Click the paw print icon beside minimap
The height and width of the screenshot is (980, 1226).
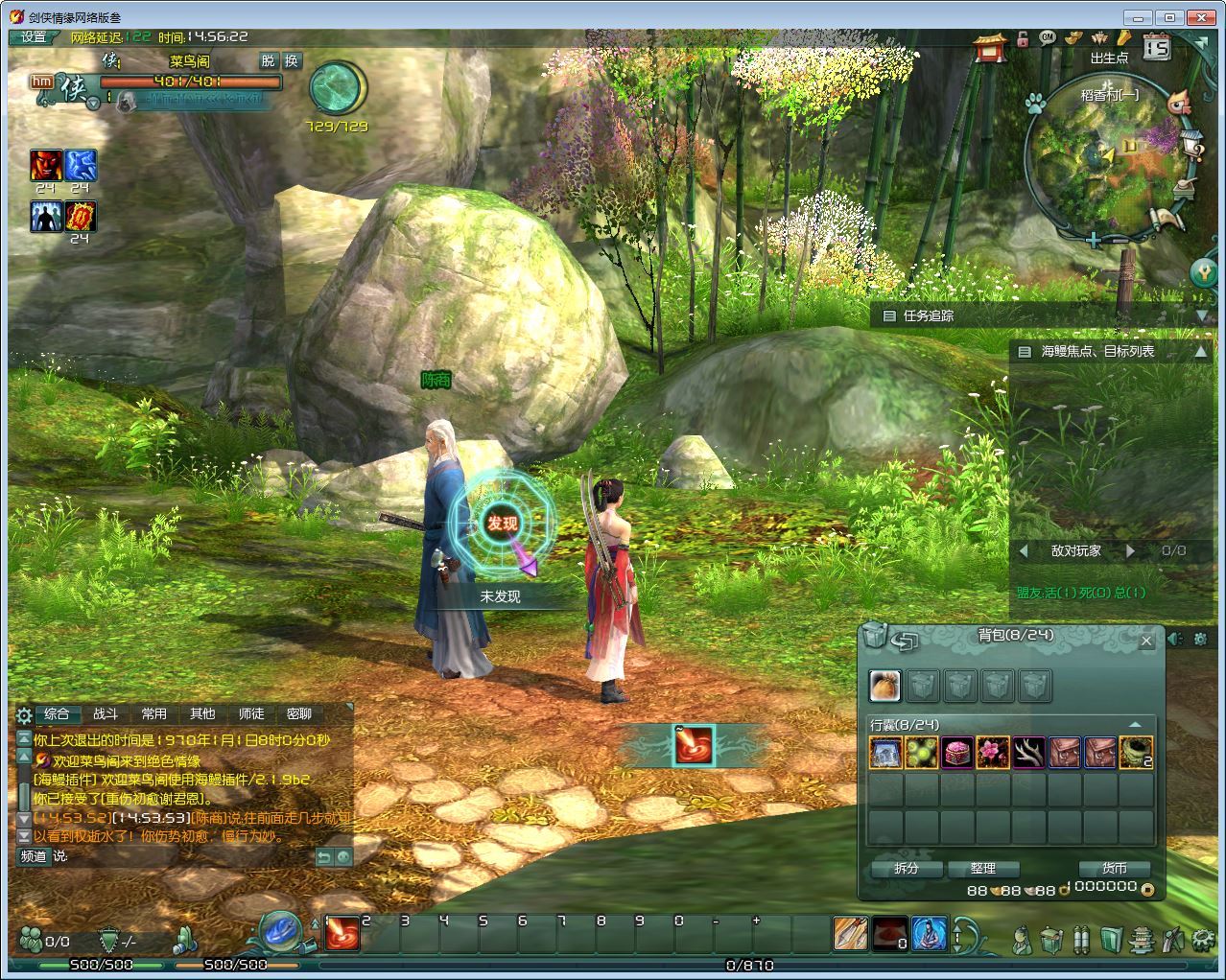(1034, 103)
